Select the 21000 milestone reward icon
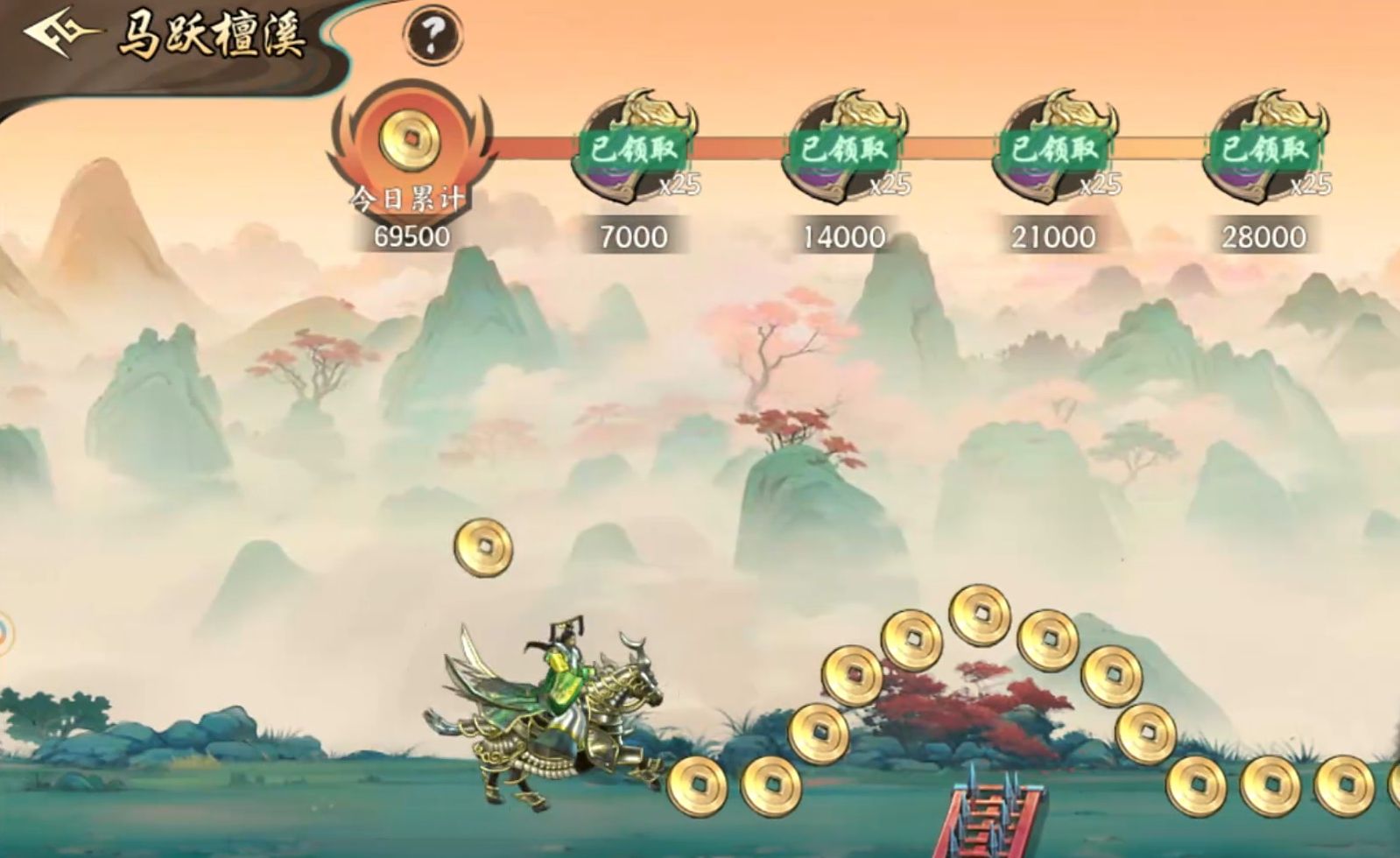1400x858 pixels. [1055, 148]
